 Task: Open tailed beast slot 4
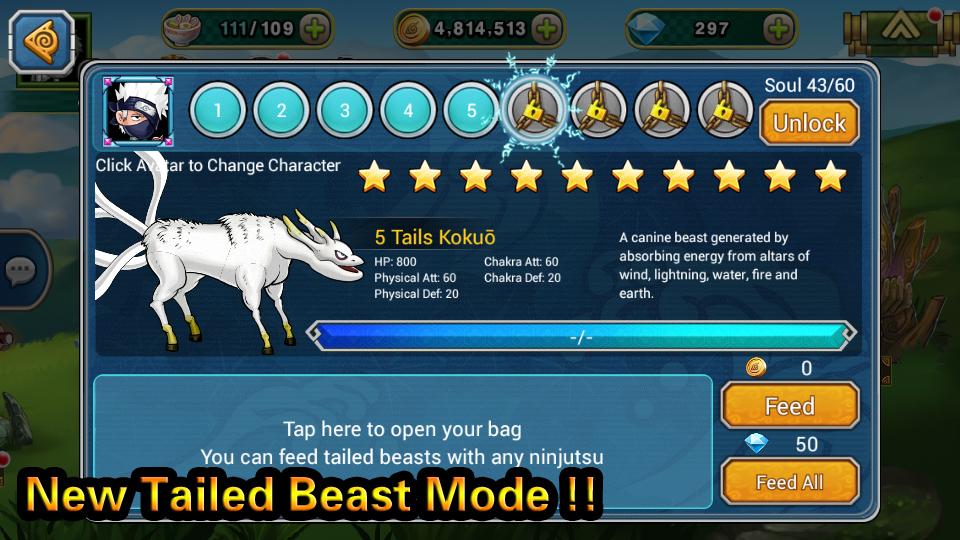408,110
